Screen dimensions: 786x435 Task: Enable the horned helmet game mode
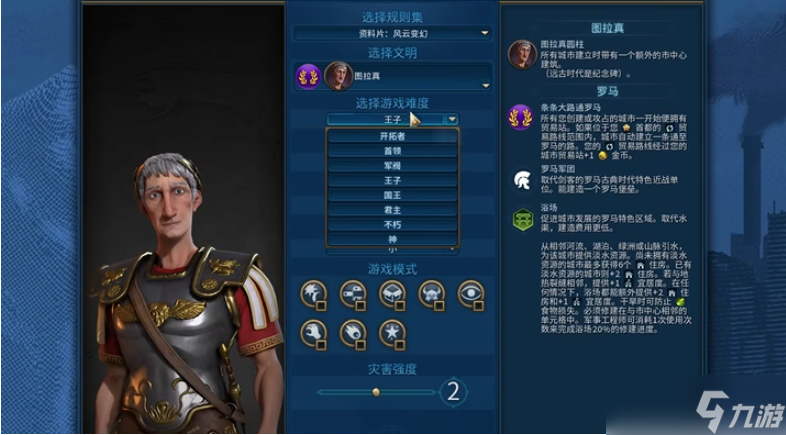[x=431, y=293]
